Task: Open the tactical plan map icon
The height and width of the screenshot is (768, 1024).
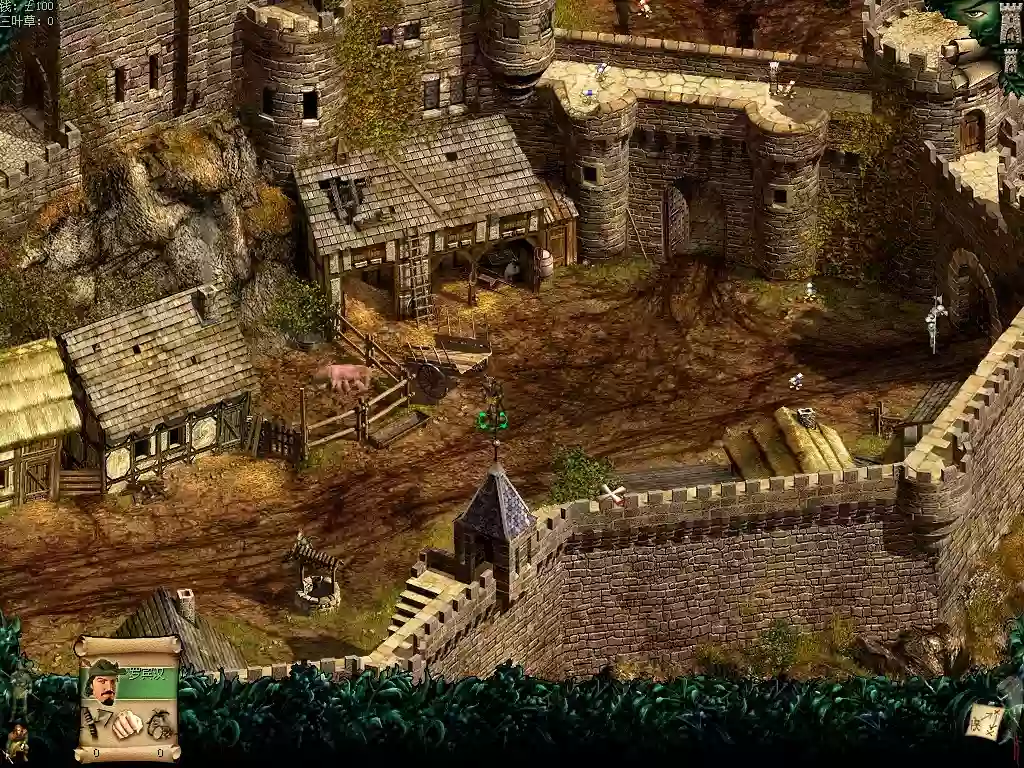Action: pos(983,720)
